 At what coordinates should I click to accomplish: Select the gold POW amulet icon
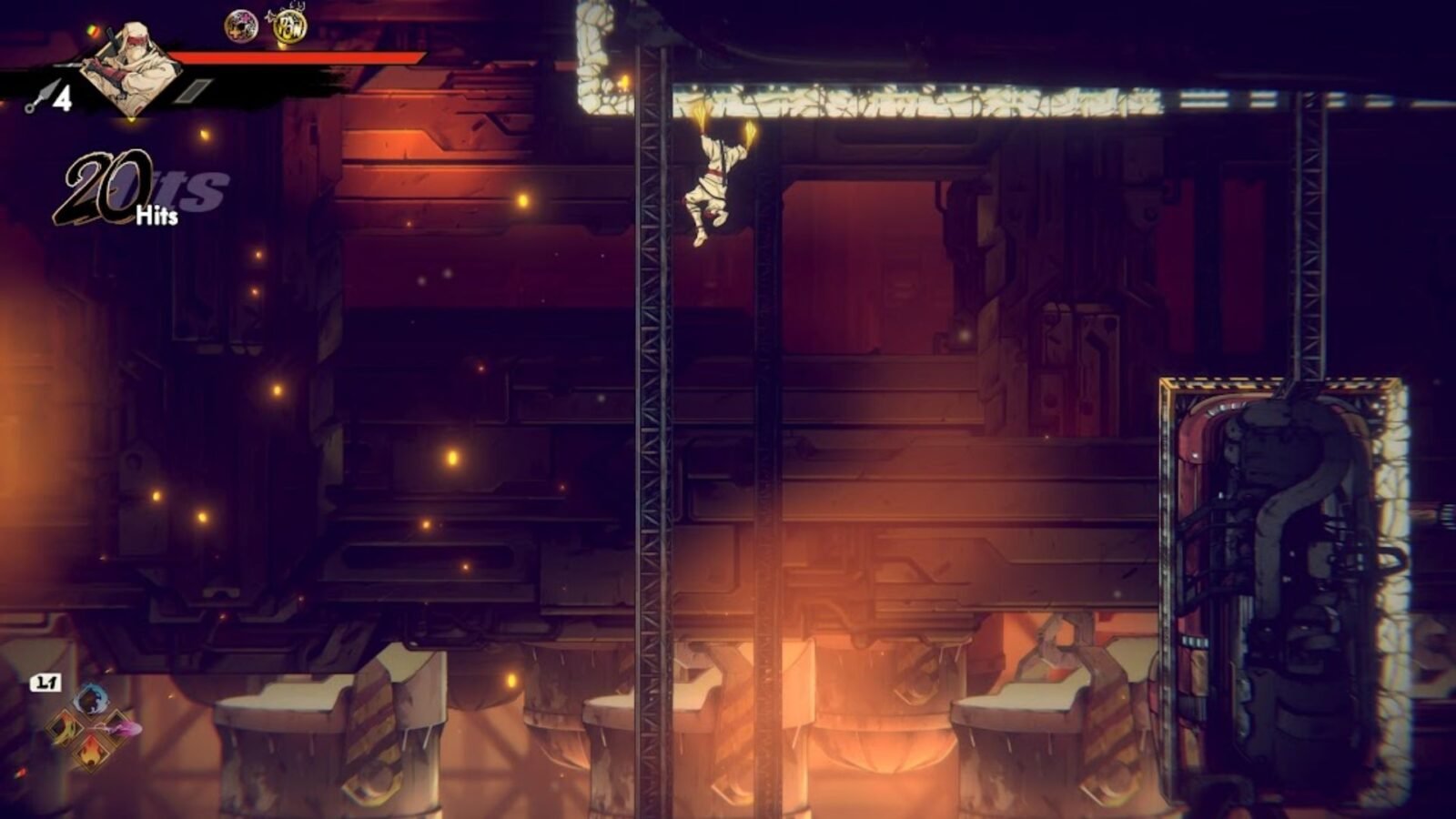[288, 26]
